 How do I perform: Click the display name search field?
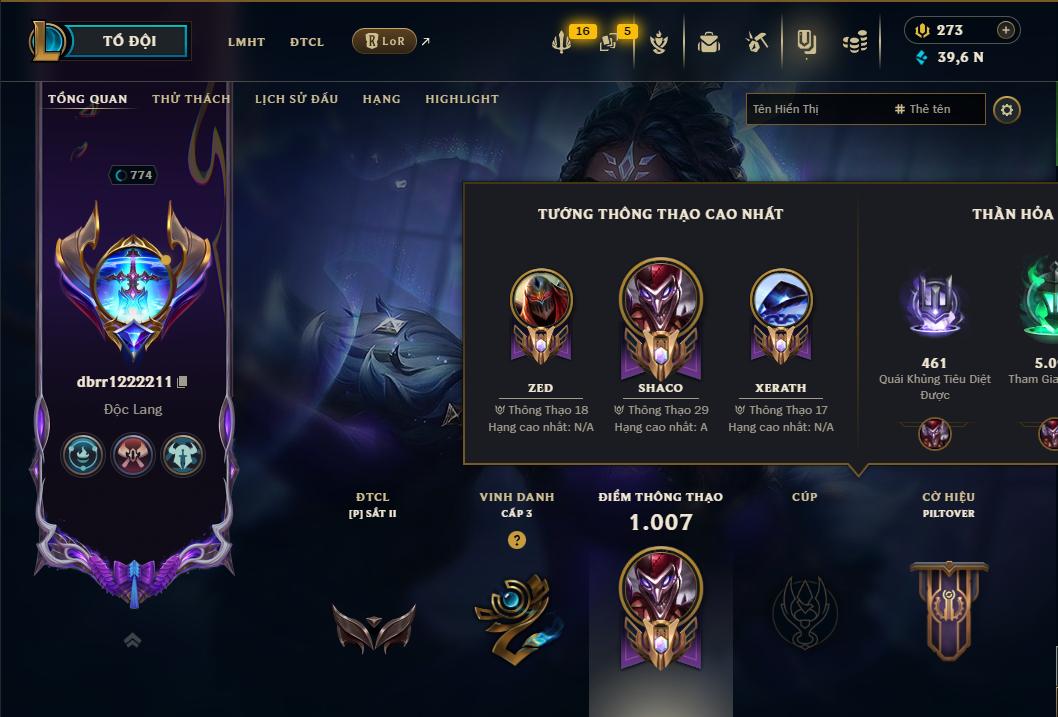point(815,109)
